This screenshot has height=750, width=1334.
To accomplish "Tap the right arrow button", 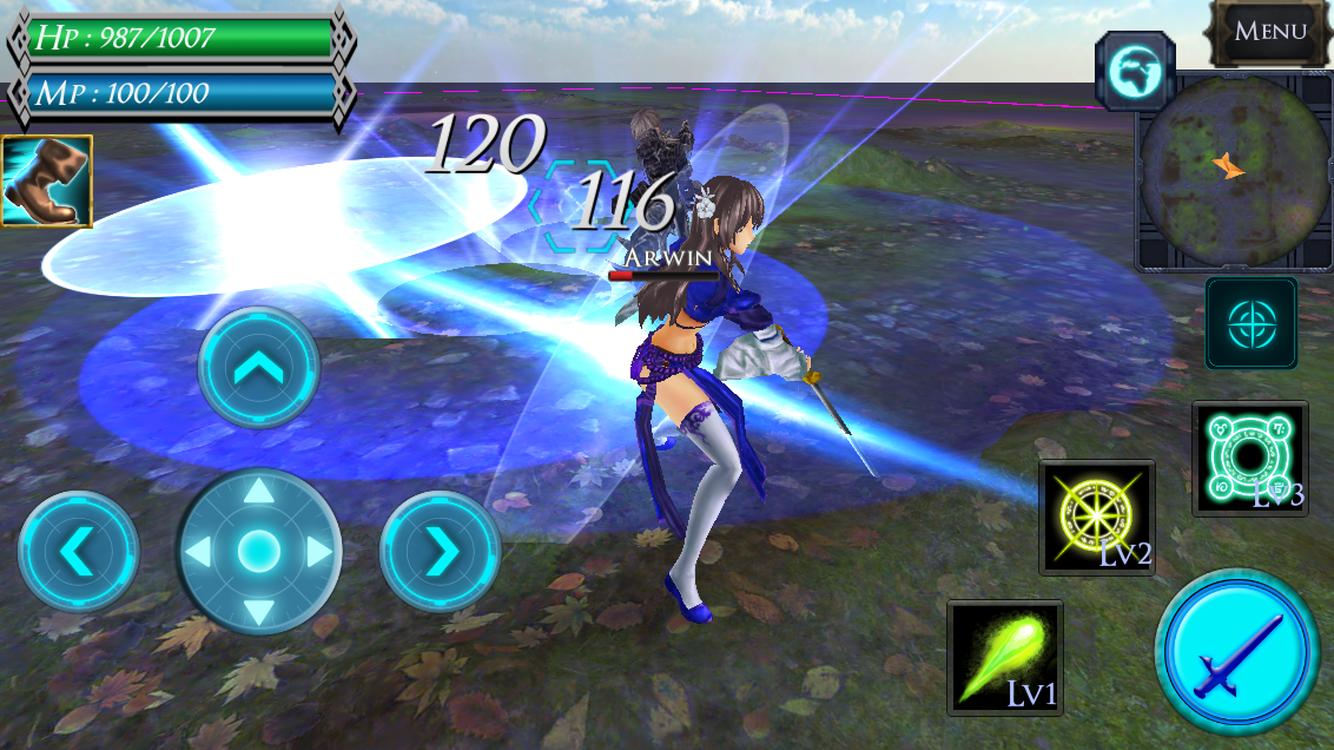I will pos(440,551).
